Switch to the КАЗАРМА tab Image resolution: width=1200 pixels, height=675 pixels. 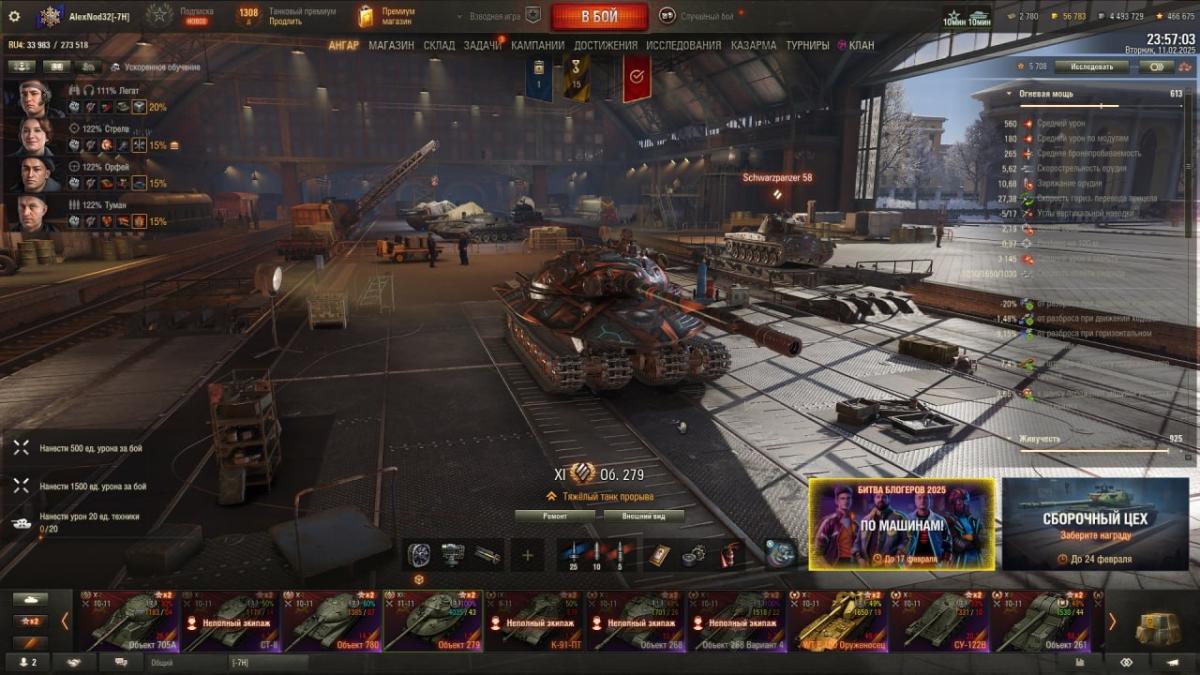tap(753, 45)
